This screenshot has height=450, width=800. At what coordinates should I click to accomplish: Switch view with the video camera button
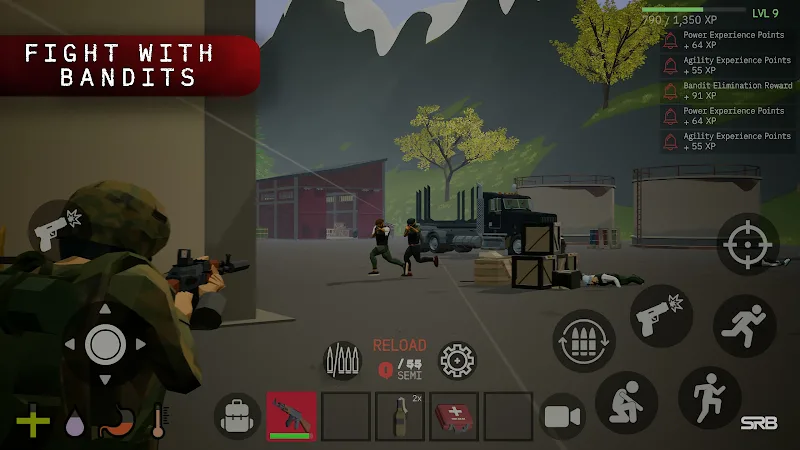click(x=562, y=416)
